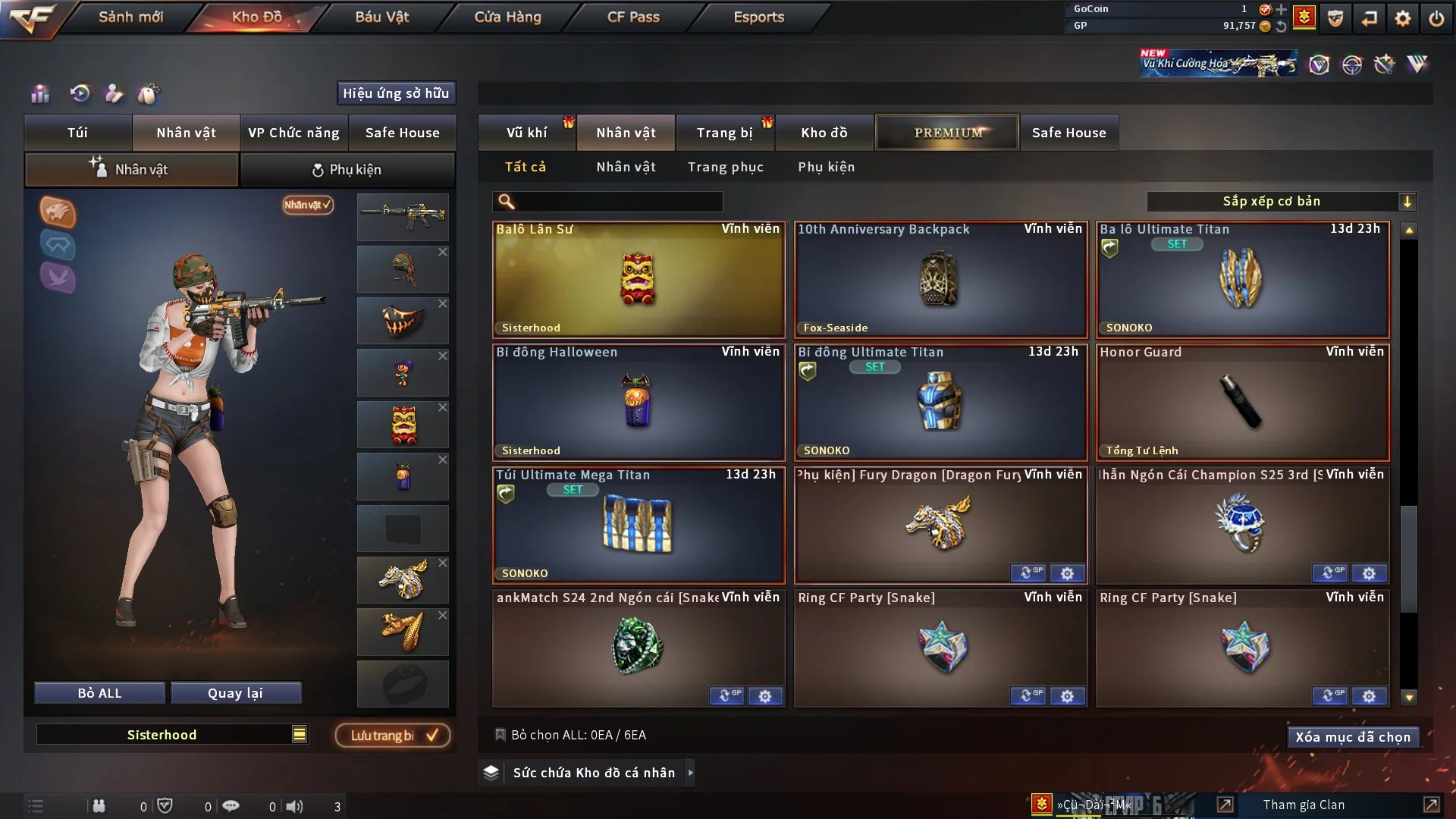Viewport: 1456px width, 819px height.
Task: Open the Sắp xếp cơ bản sort dropdown
Action: pyautogui.click(x=1281, y=202)
